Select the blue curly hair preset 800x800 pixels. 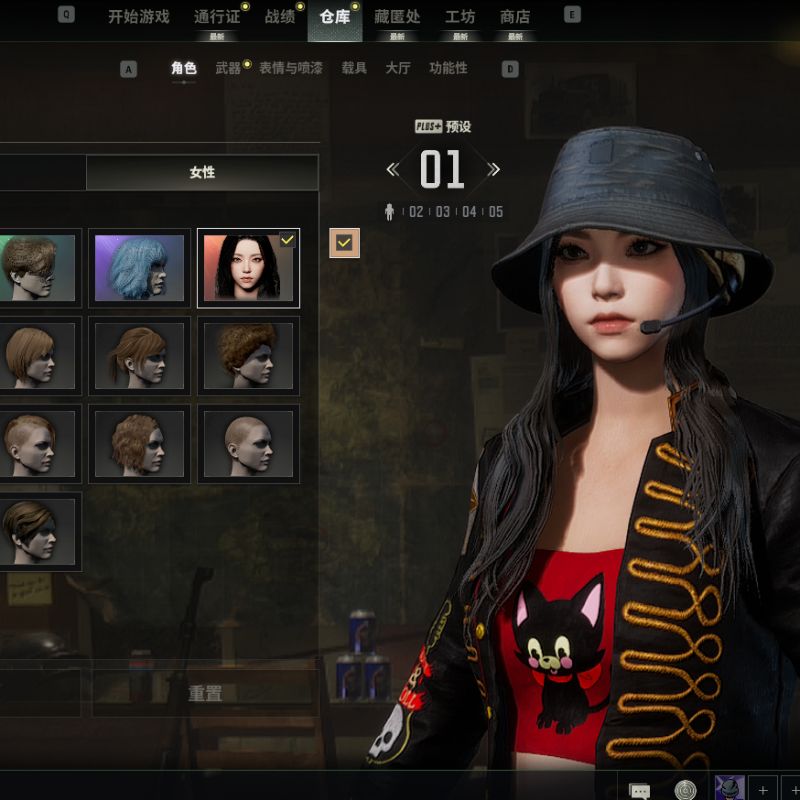139,268
